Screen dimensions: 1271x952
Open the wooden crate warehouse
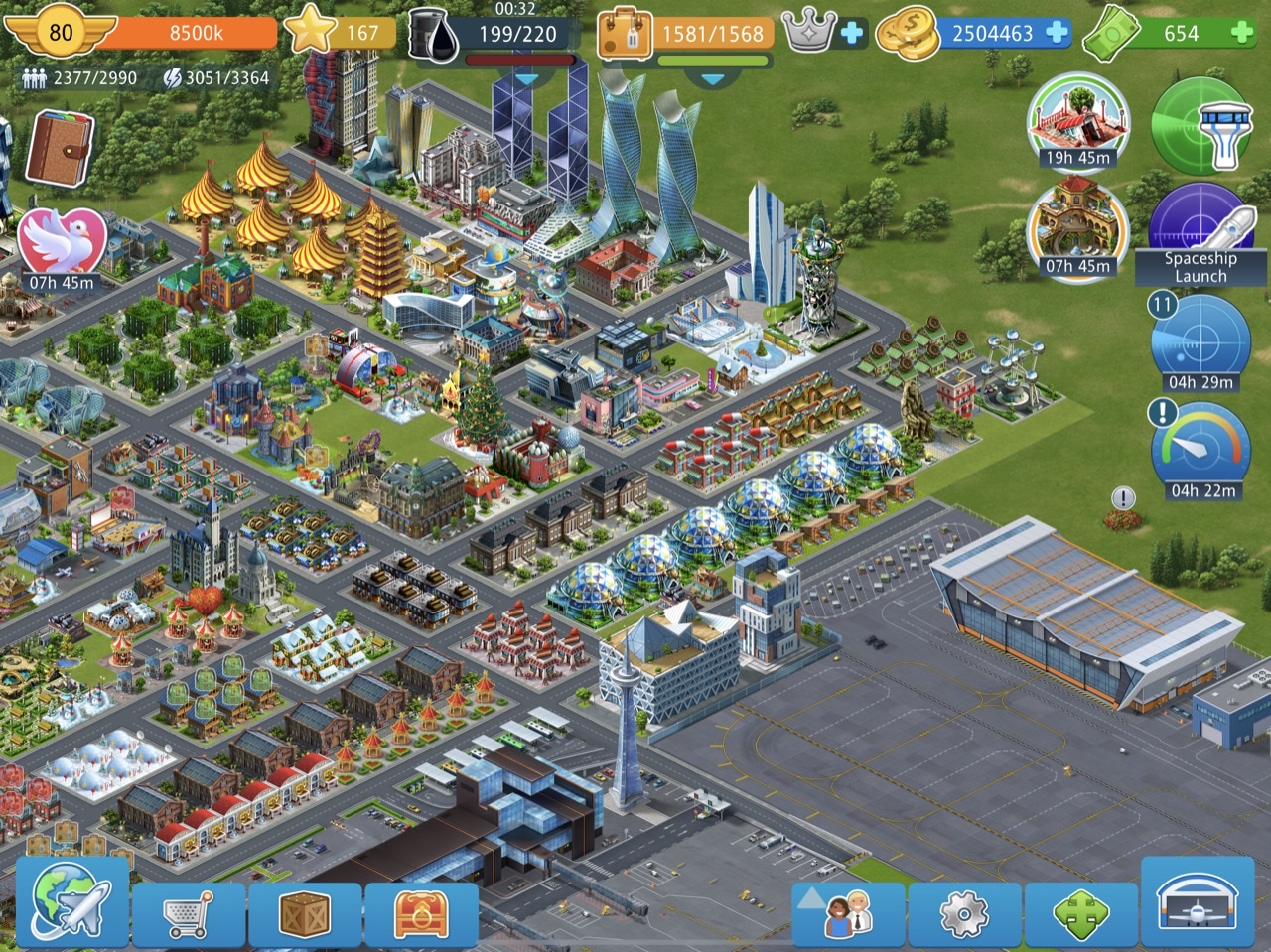305,911
